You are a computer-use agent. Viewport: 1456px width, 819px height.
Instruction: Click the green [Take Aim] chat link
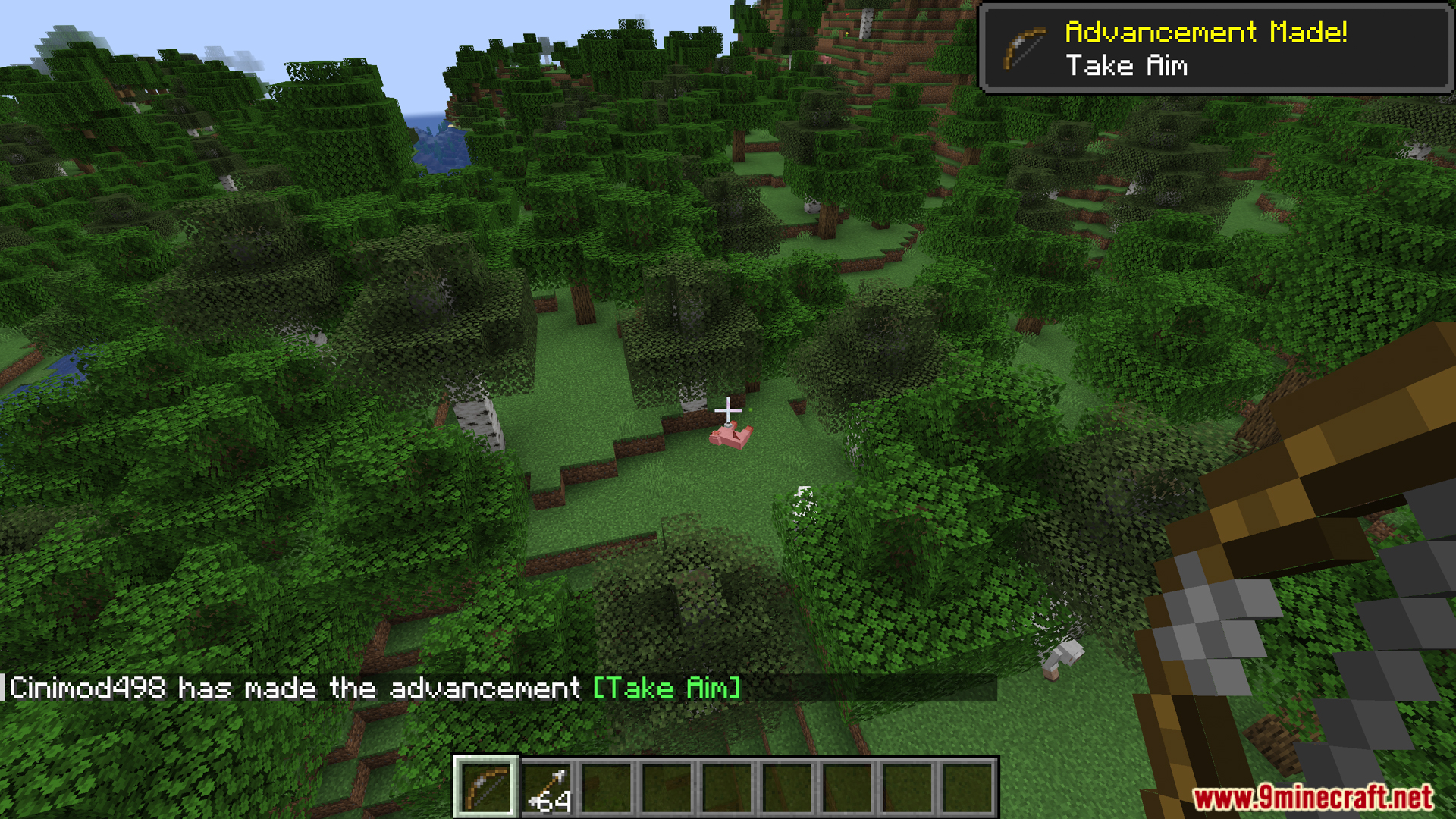click(x=666, y=688)
